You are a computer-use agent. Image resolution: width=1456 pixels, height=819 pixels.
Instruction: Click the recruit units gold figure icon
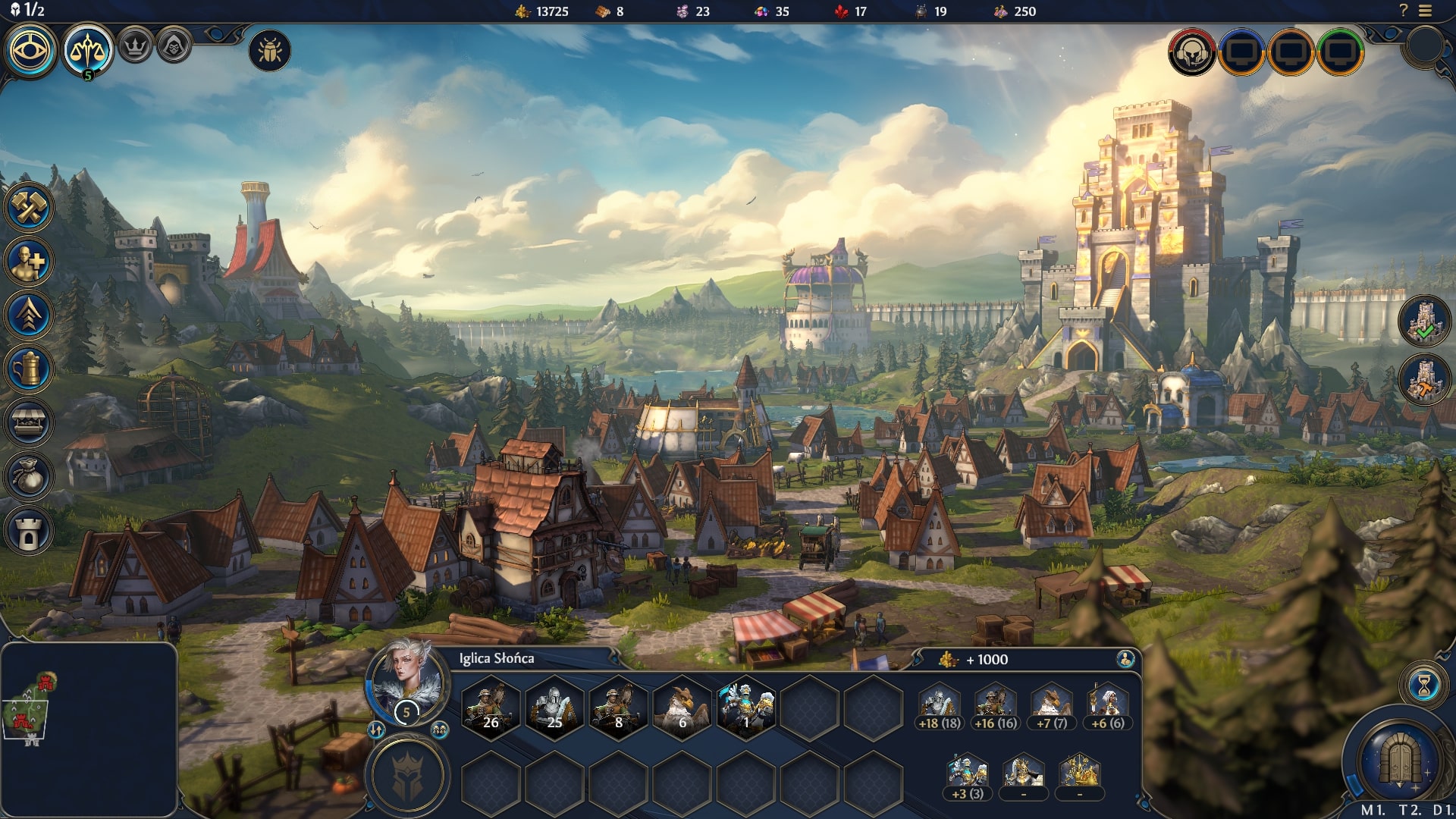point(29,262)
